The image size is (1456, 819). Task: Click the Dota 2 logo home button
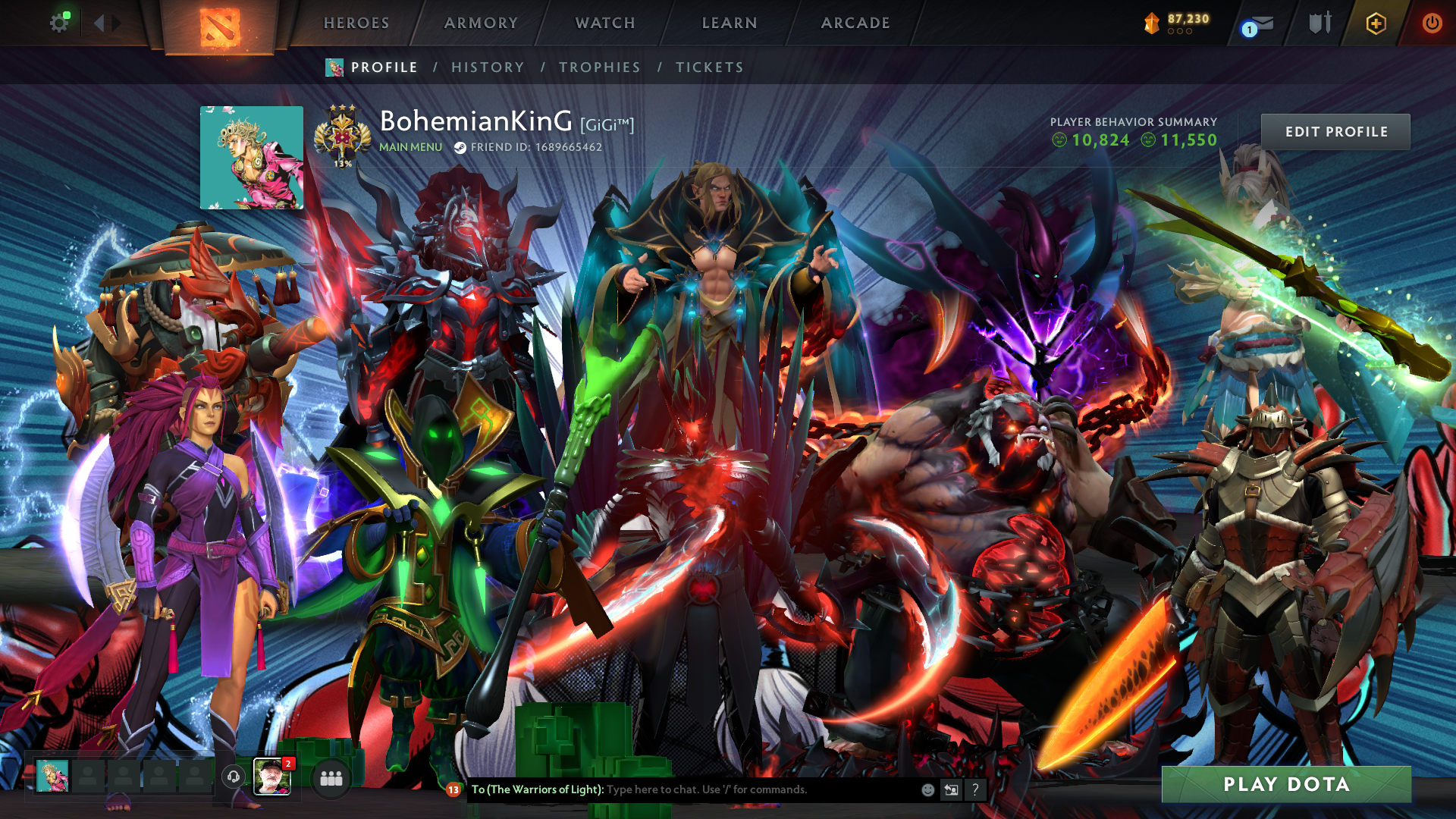220,27
